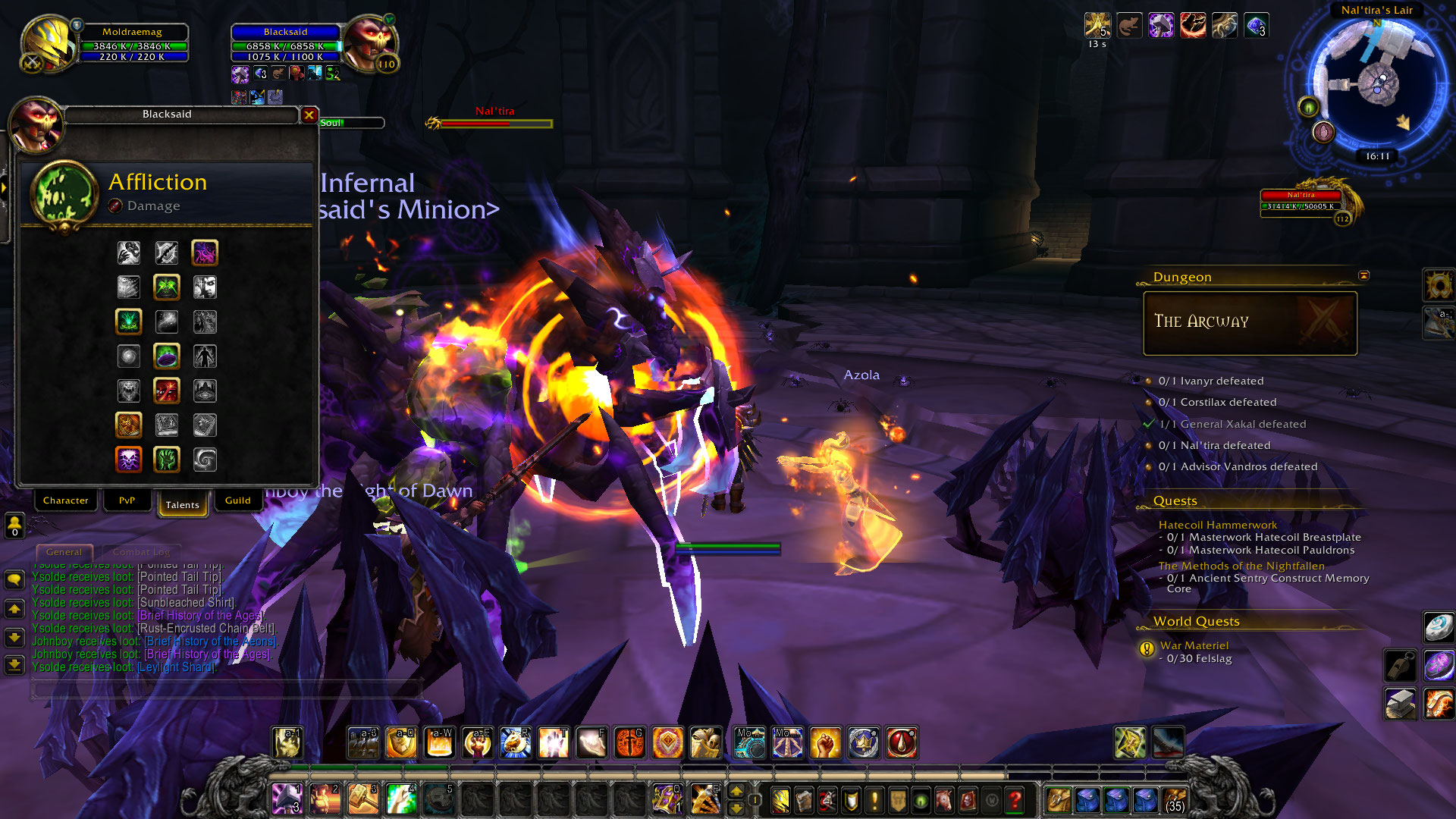Screen dimensions: 1456x819
Task: Open the Hatecoil Hammerwork quest
Action: (x=1217, y=525)
